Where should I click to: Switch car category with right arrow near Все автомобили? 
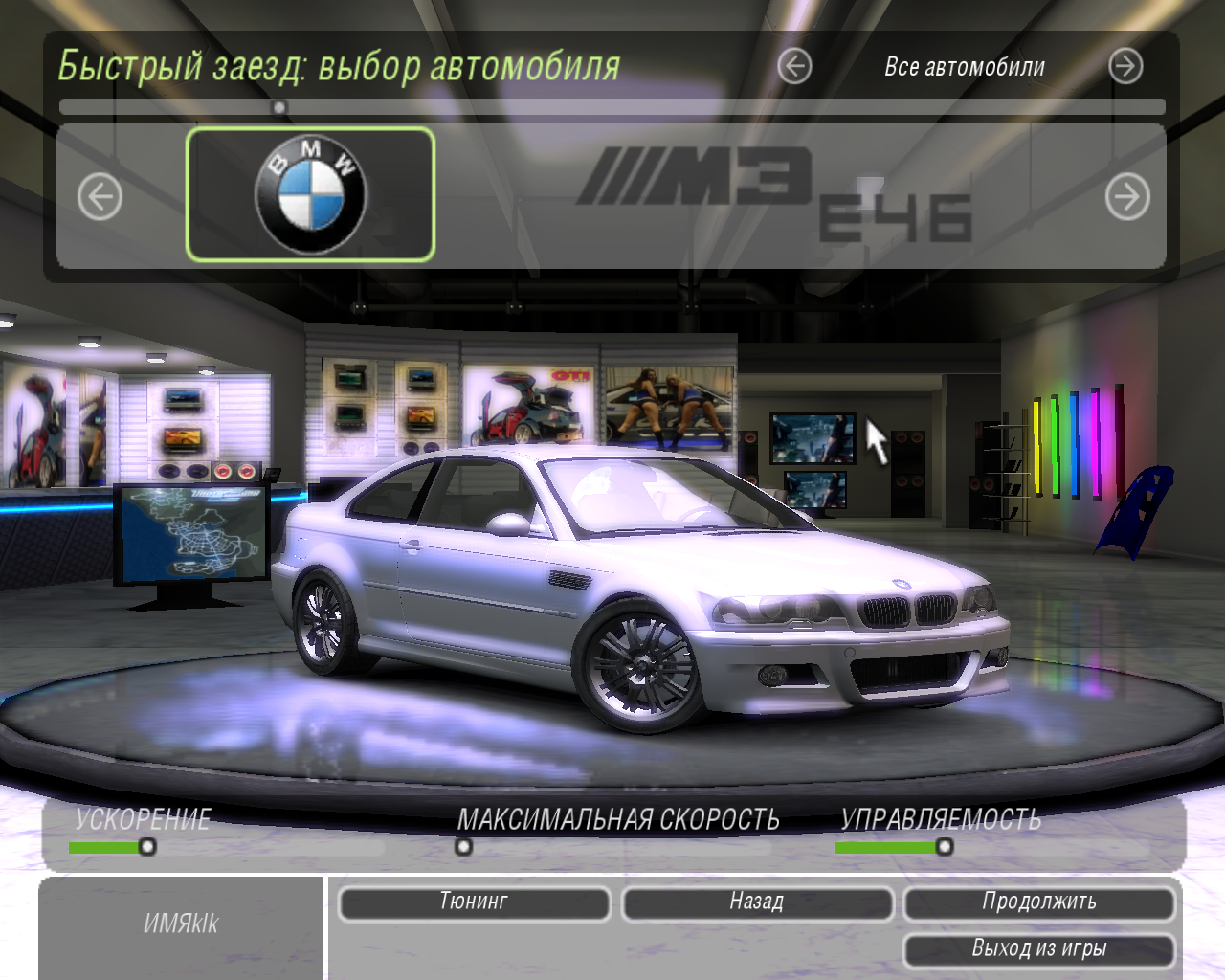click(1125, 66)
